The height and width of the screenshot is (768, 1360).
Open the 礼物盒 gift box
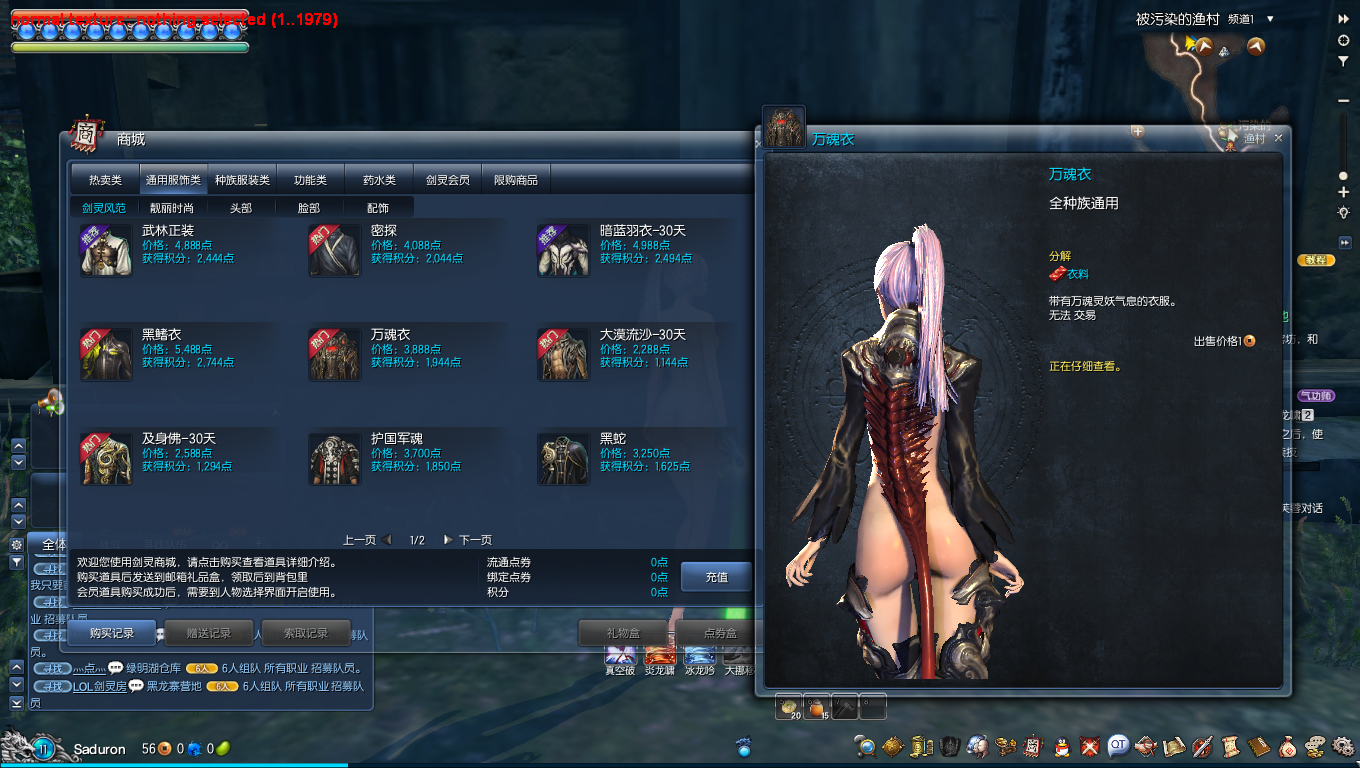(x=622, y=633)
